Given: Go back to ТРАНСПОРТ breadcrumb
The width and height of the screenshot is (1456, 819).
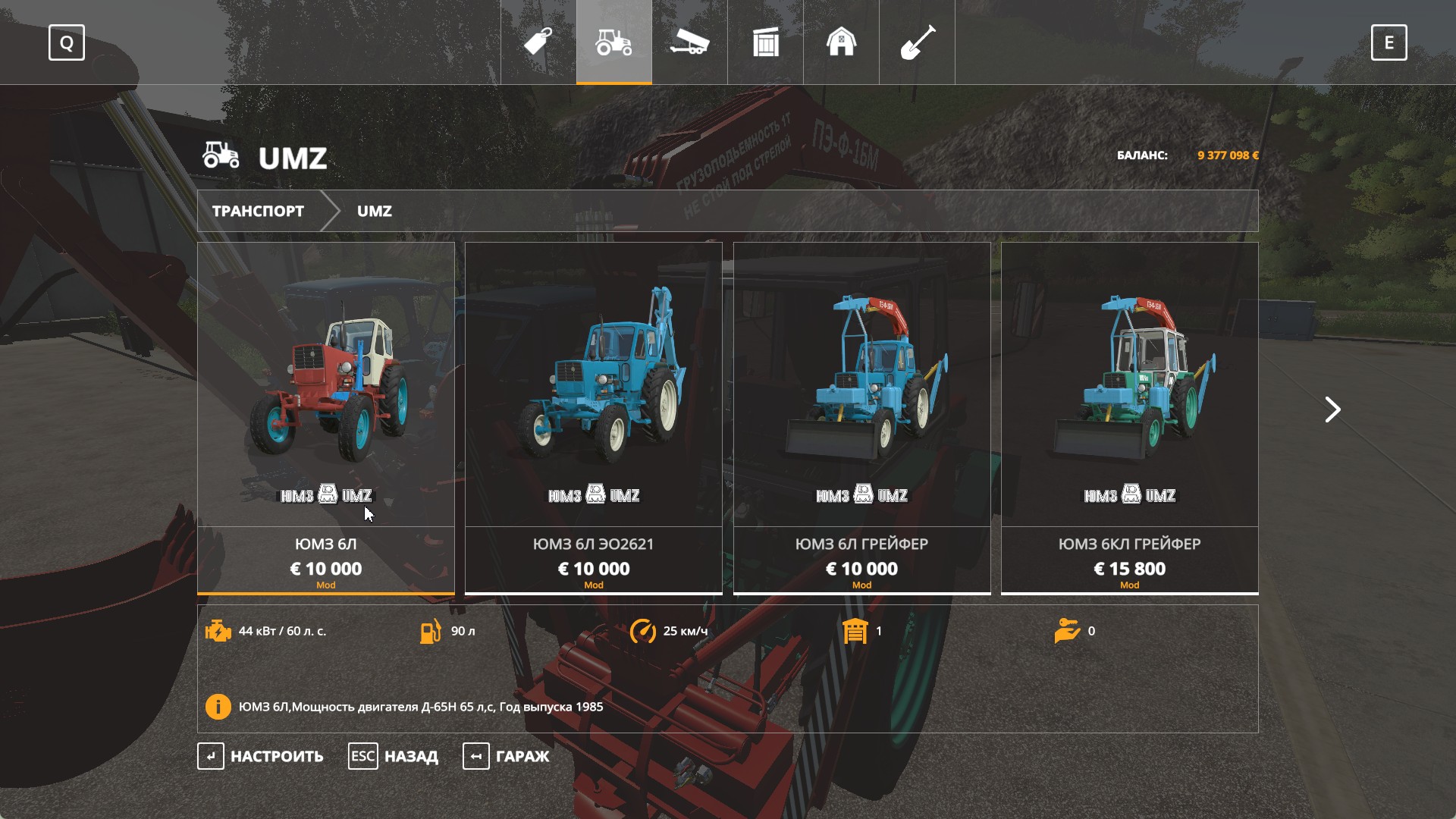Looking at the screenshot, I should (x=258, y=211).
